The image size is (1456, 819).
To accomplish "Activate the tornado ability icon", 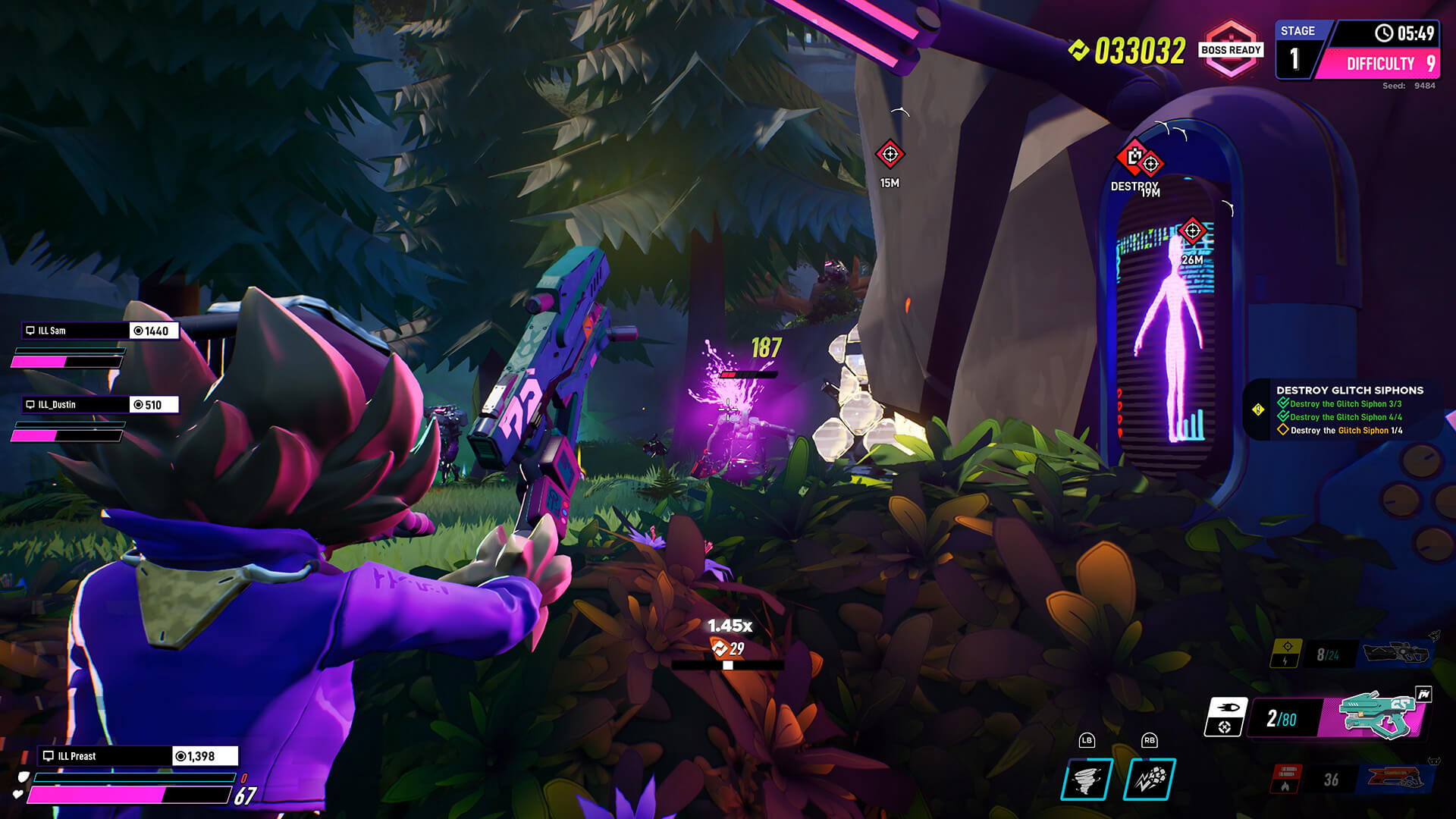I will pos(1087,779).
